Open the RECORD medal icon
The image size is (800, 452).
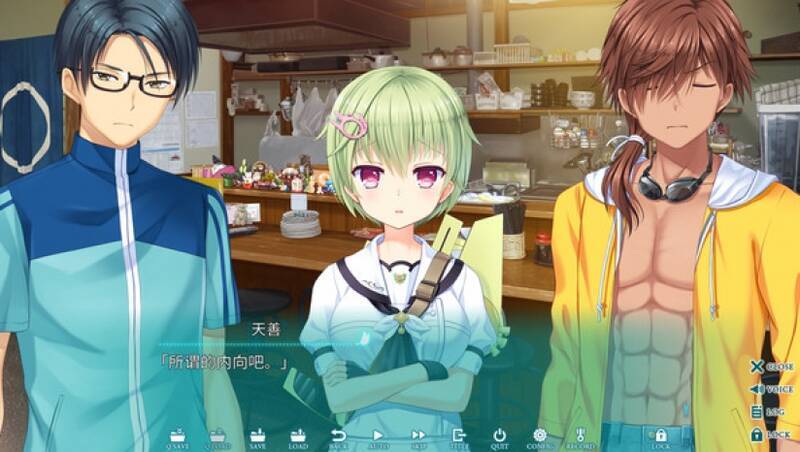coord(580,436)
